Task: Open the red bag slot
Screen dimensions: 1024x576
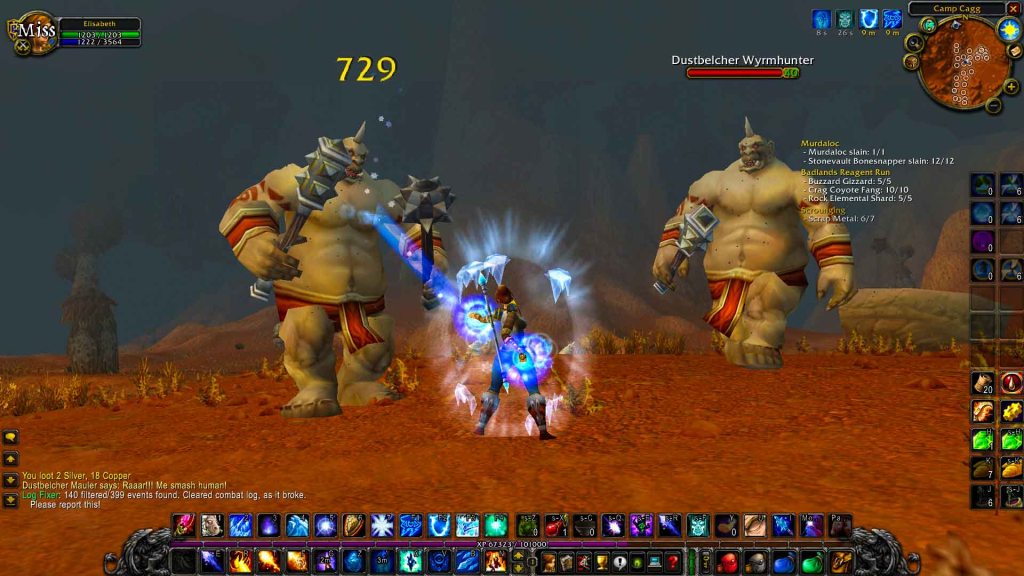Action: coord(729,561)
